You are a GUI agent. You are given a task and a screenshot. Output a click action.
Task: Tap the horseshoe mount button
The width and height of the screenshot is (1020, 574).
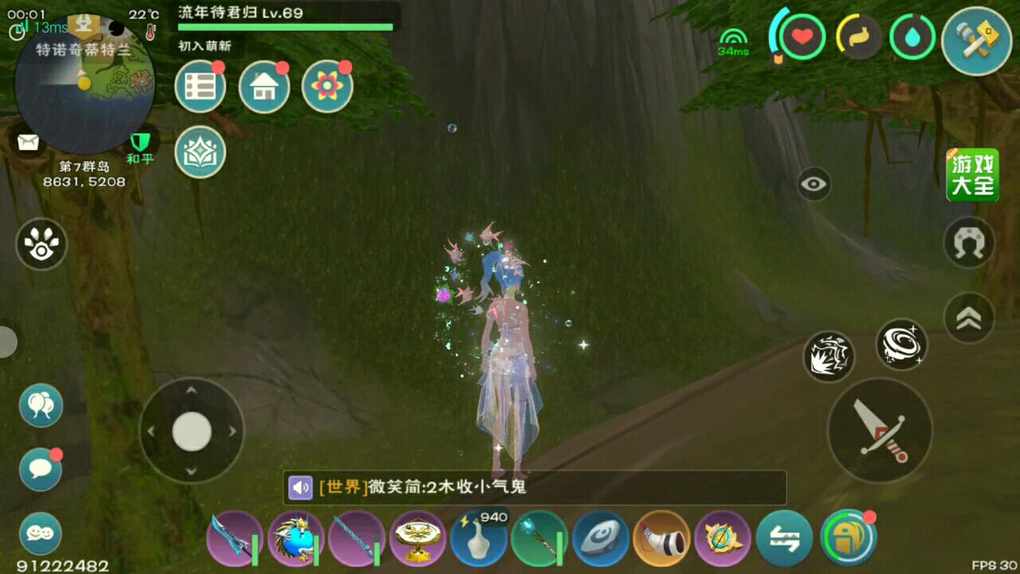[x=969, y=243]
